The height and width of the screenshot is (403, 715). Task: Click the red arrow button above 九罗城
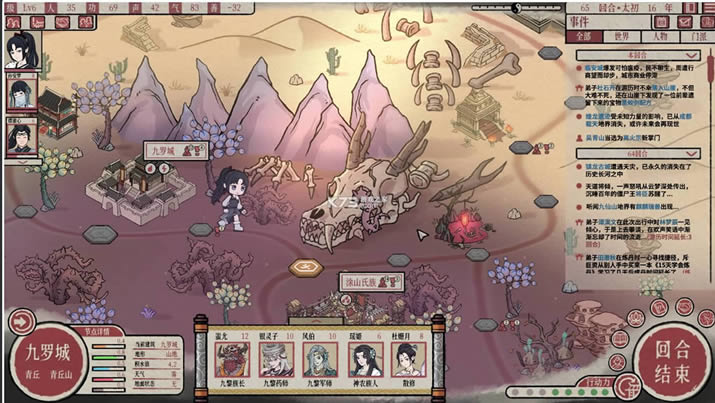pos(21,321)
